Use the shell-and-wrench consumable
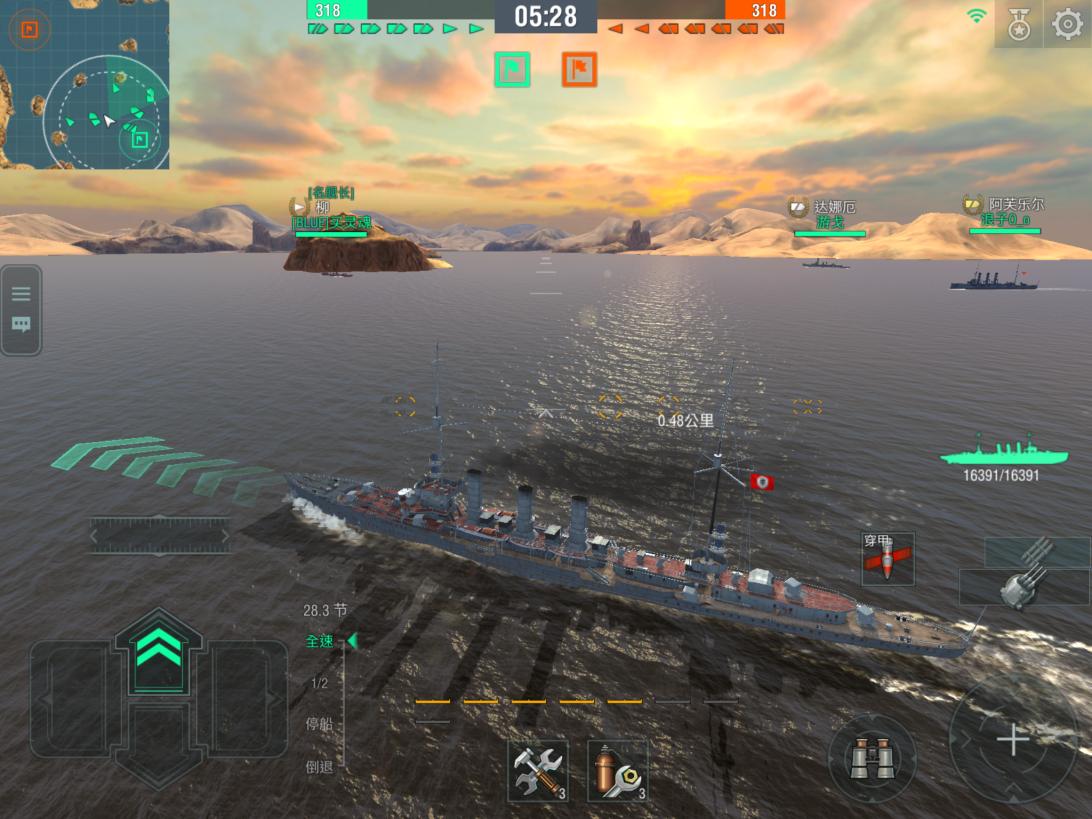 (x=617, y=770)
